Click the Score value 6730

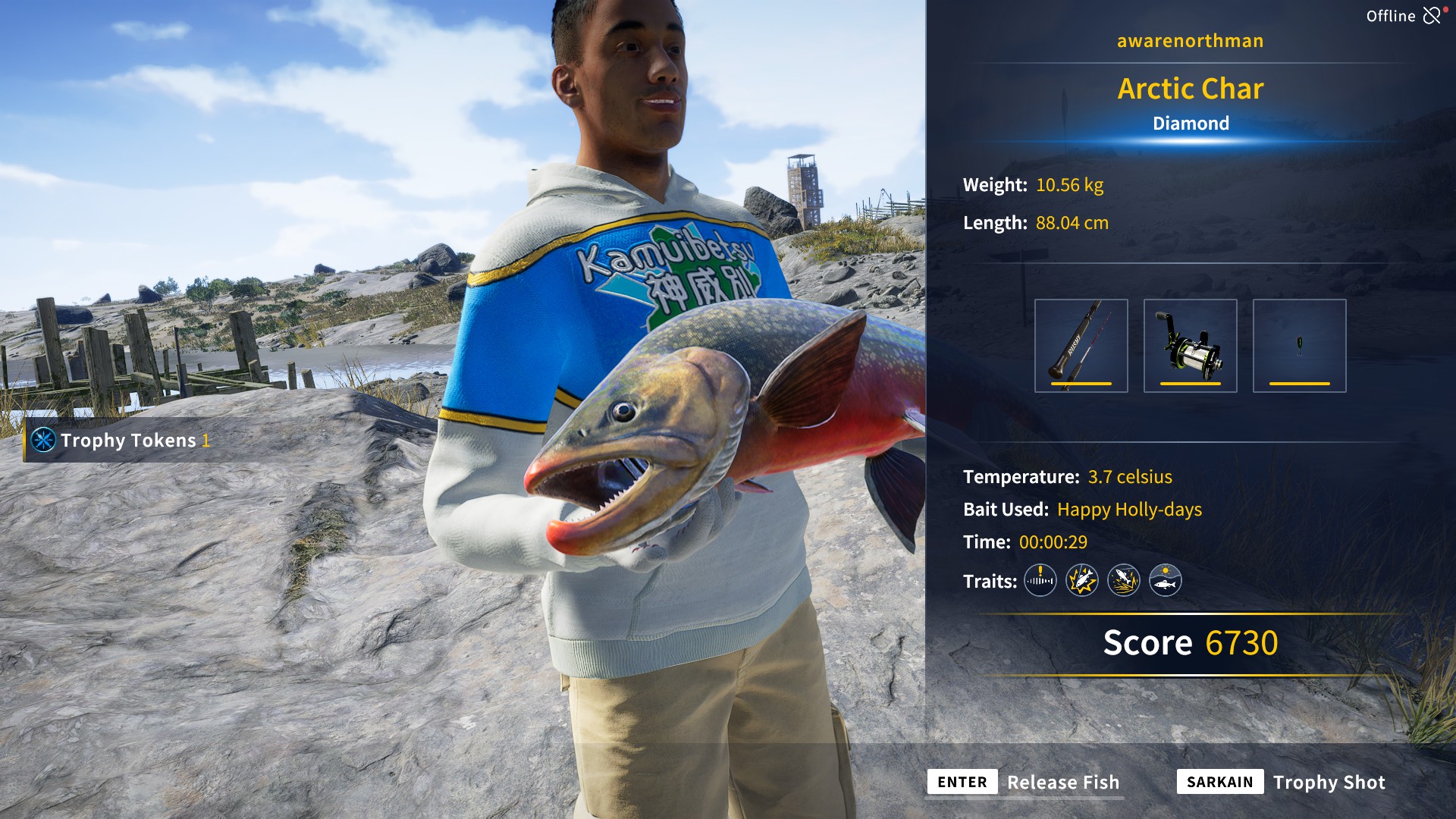pyautogui.click(x=1244, y=642)
